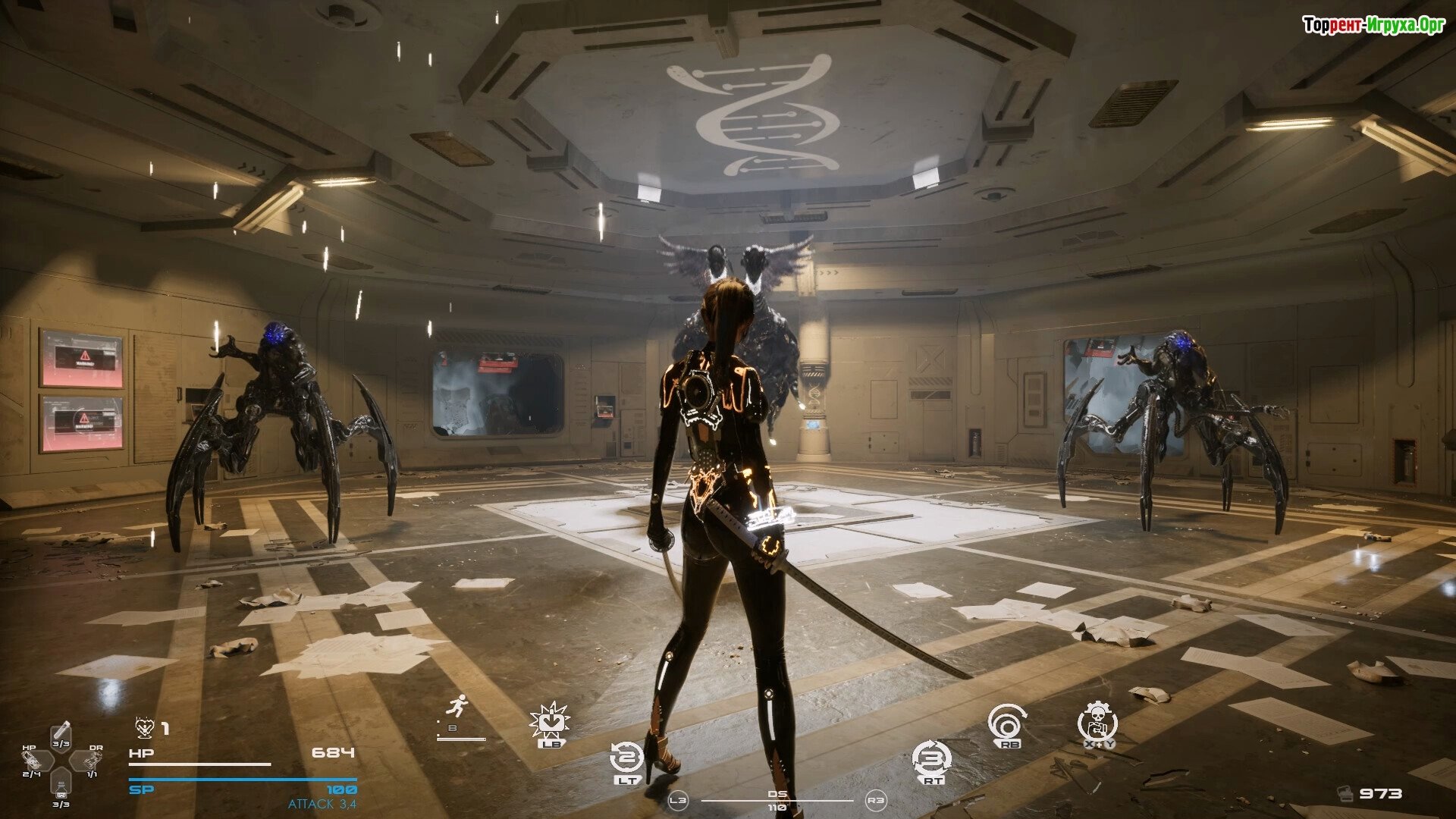The image size is (1456, 819).
Task: Trigger the skull gear special ability
Action: point(1097,721)
